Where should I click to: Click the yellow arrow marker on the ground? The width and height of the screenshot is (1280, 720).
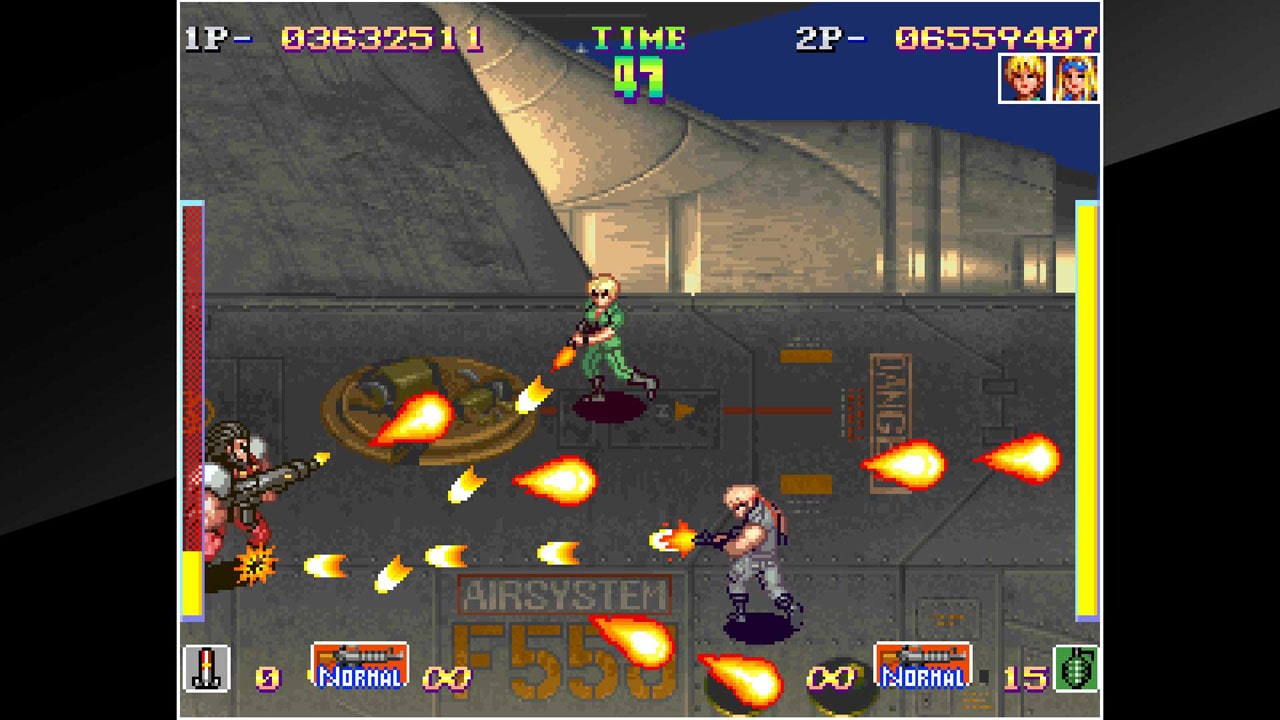[x=686, y=408]
